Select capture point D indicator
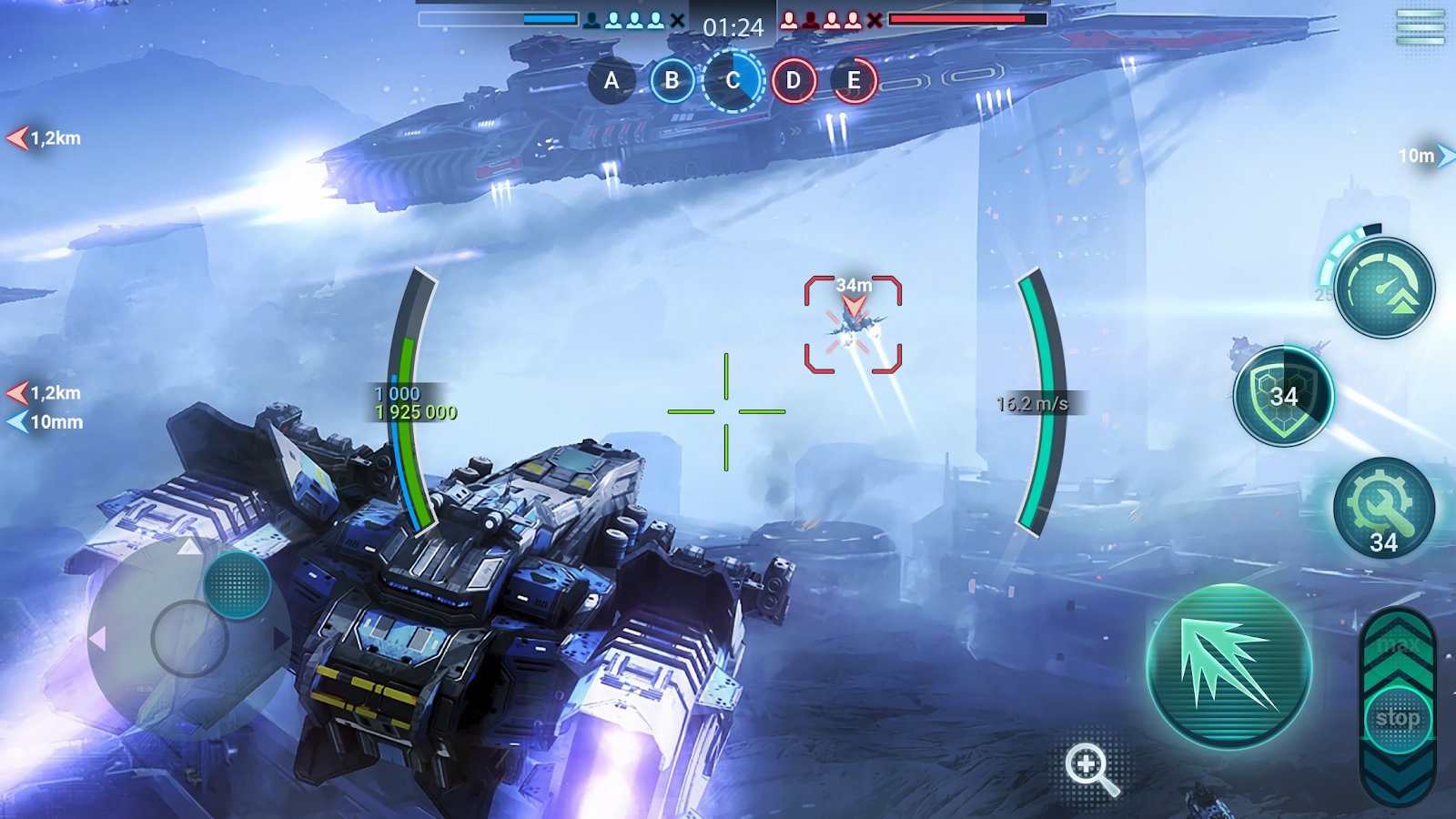1456x819 pixels. pos(794,80)
